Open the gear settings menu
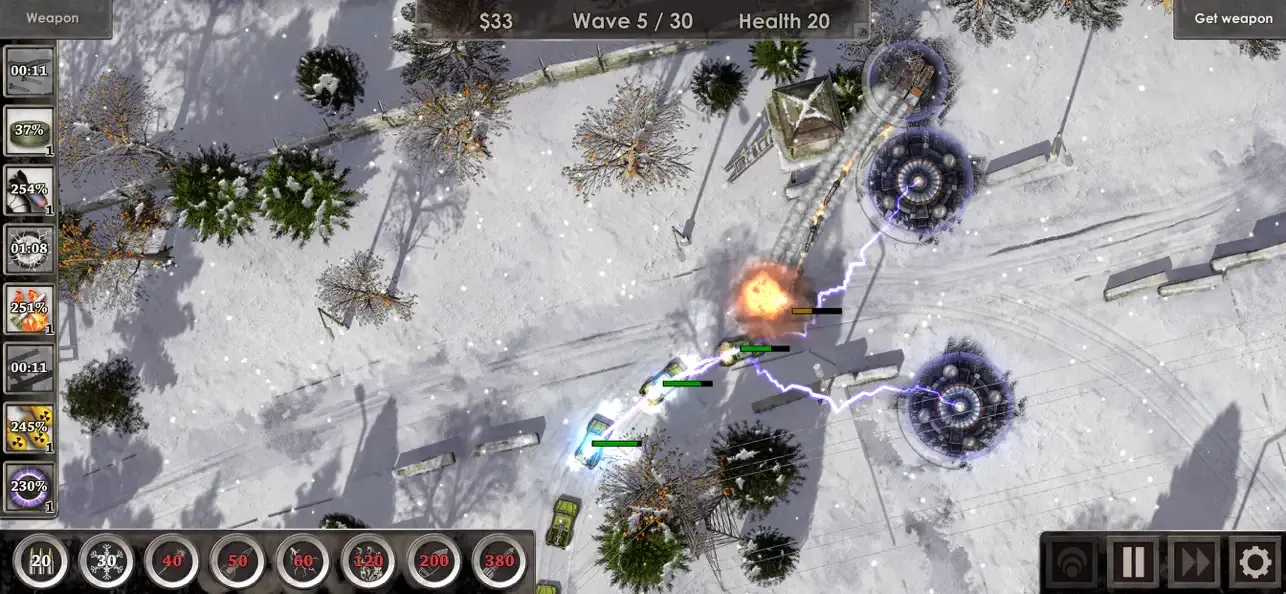This screenshot has height=594, width=1286. tap(1255, 562)
